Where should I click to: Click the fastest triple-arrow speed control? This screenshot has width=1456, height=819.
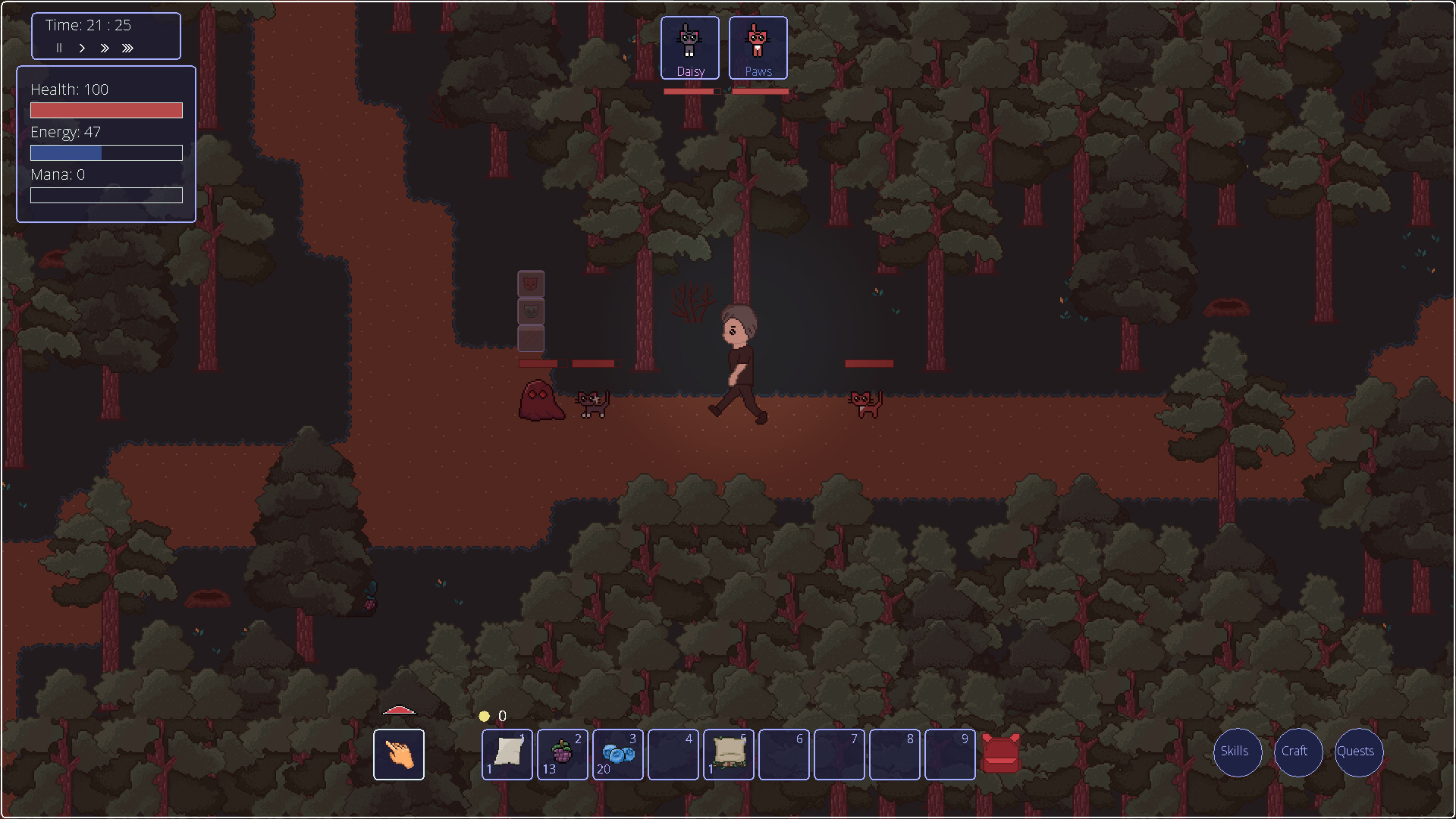click(x=127, y=48)
